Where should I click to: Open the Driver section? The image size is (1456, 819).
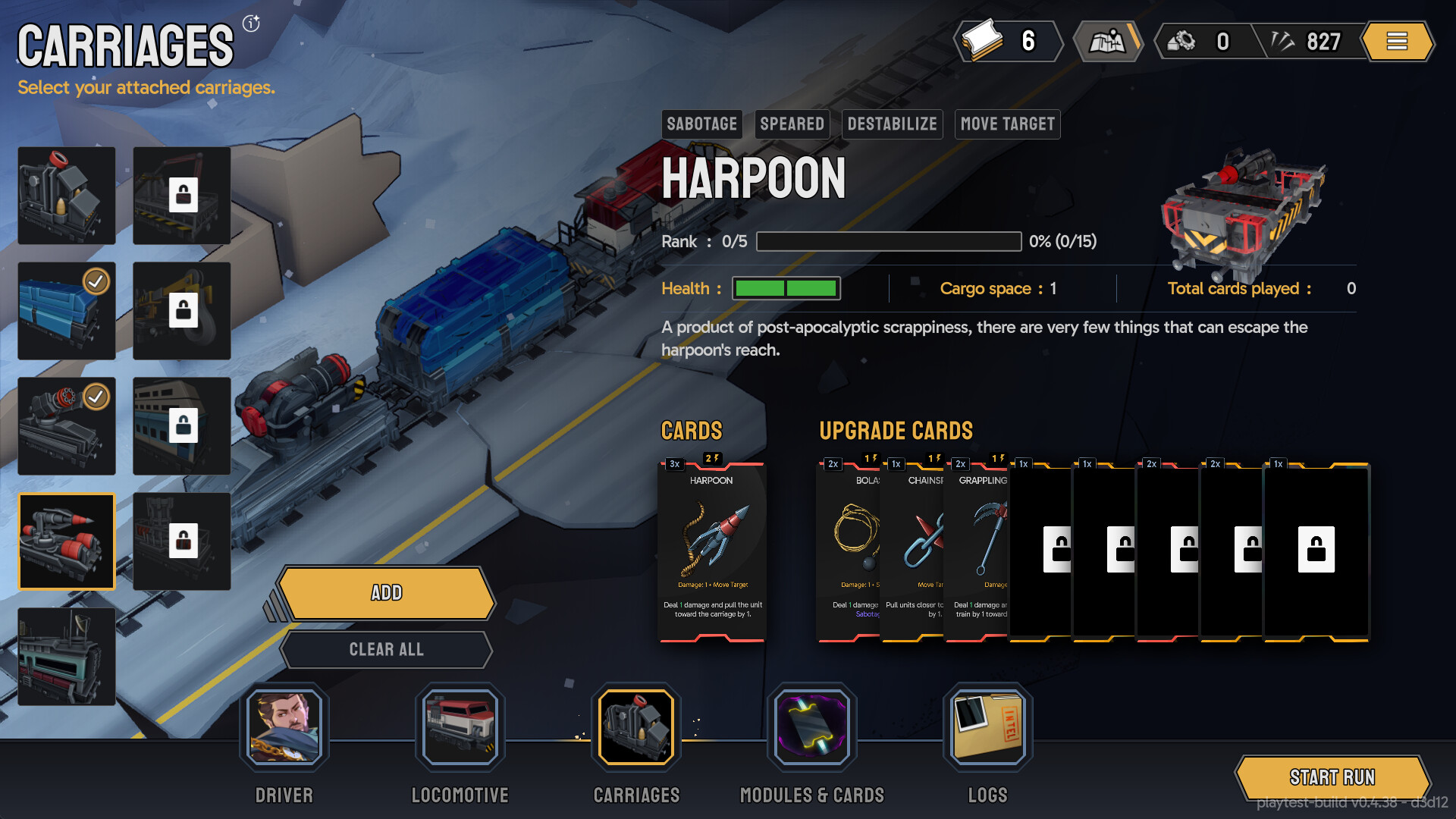pyautogui.click(x=284, y=726)
